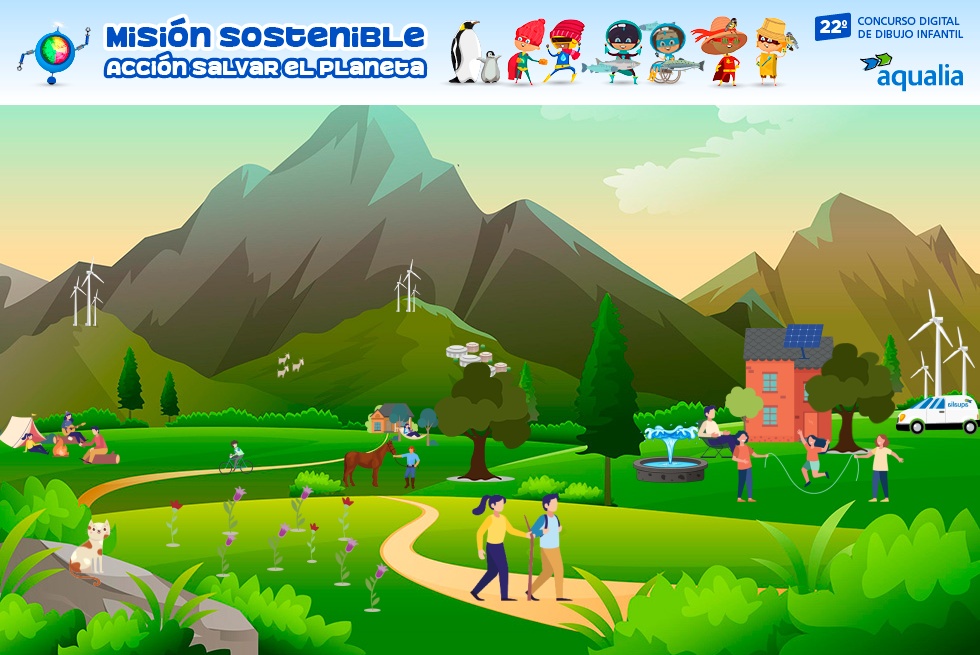Screen dimensions: 980x655
Task: Open the Misión Sostenible title banner
Action: [265, 50]
